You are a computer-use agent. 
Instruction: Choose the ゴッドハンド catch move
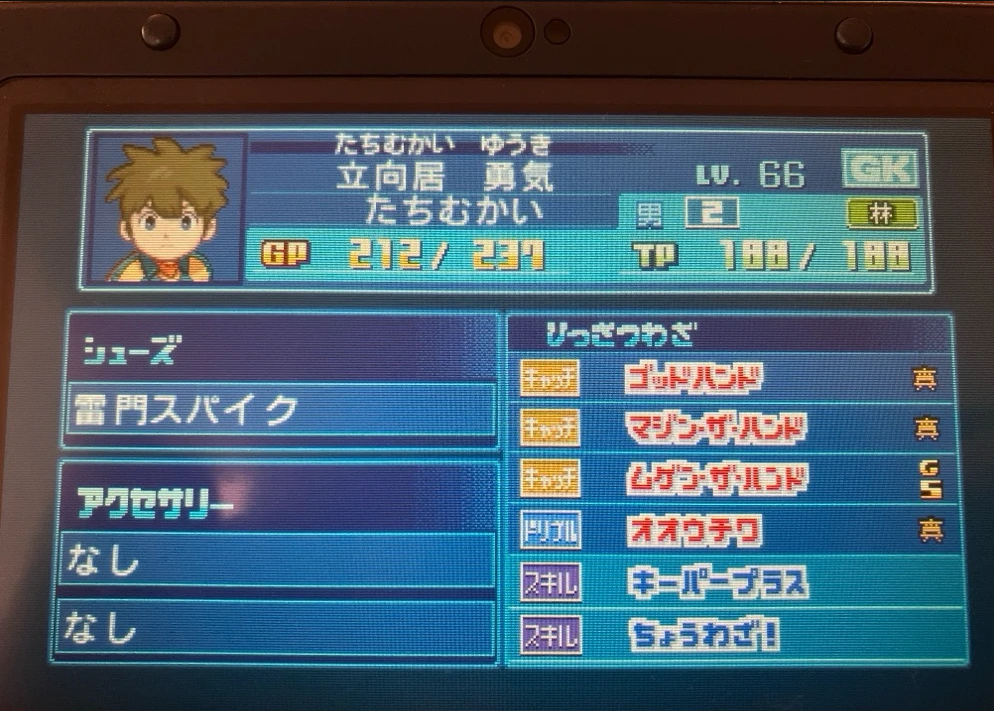[729, 378]
